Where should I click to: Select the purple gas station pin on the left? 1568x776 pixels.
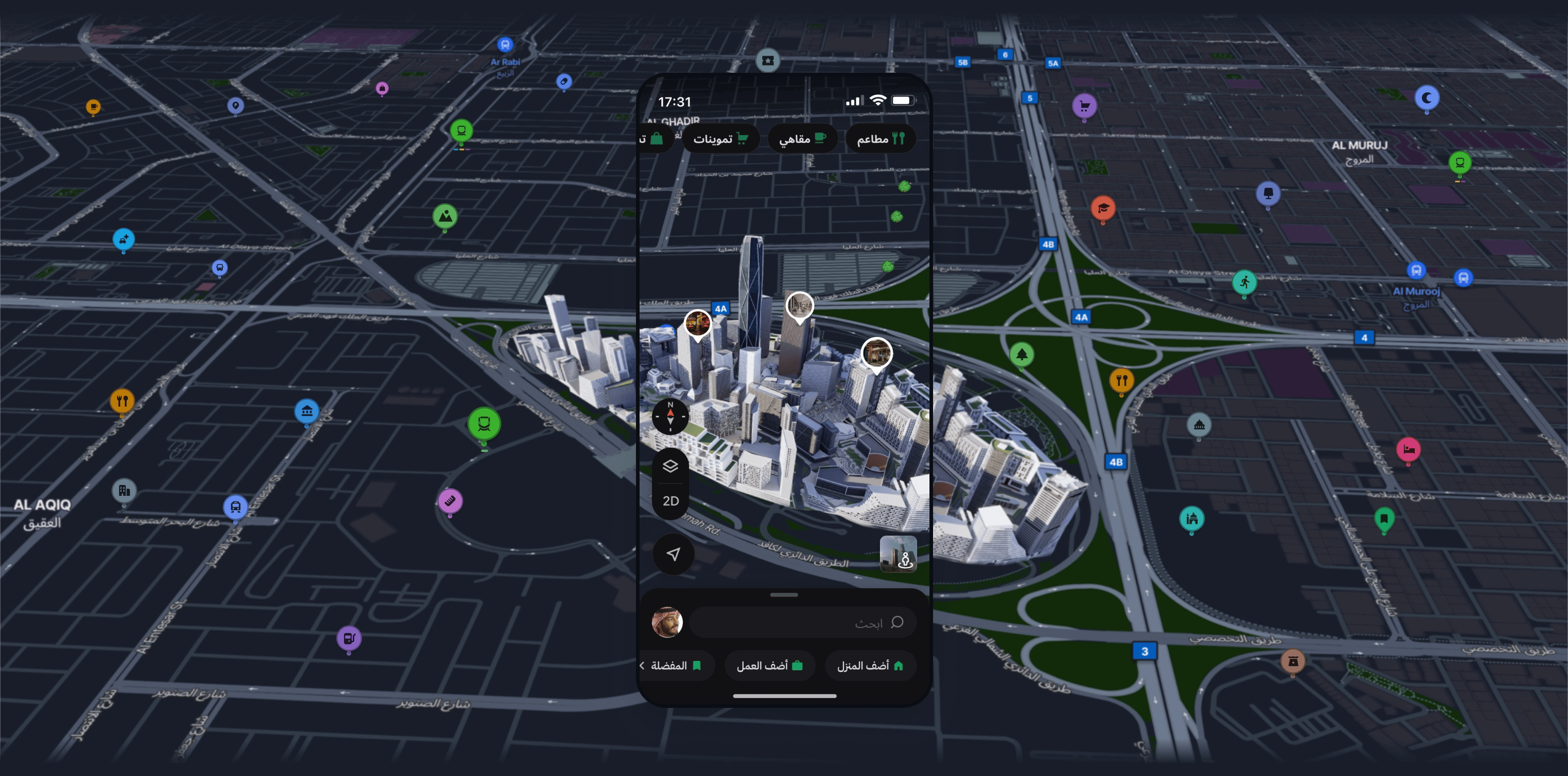(x=349, y=637)
